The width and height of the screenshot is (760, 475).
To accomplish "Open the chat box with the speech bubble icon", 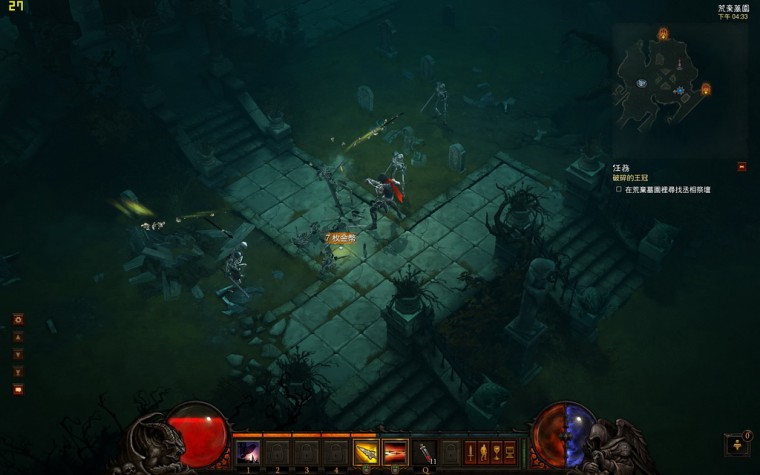I will click(x=18, y=388).
